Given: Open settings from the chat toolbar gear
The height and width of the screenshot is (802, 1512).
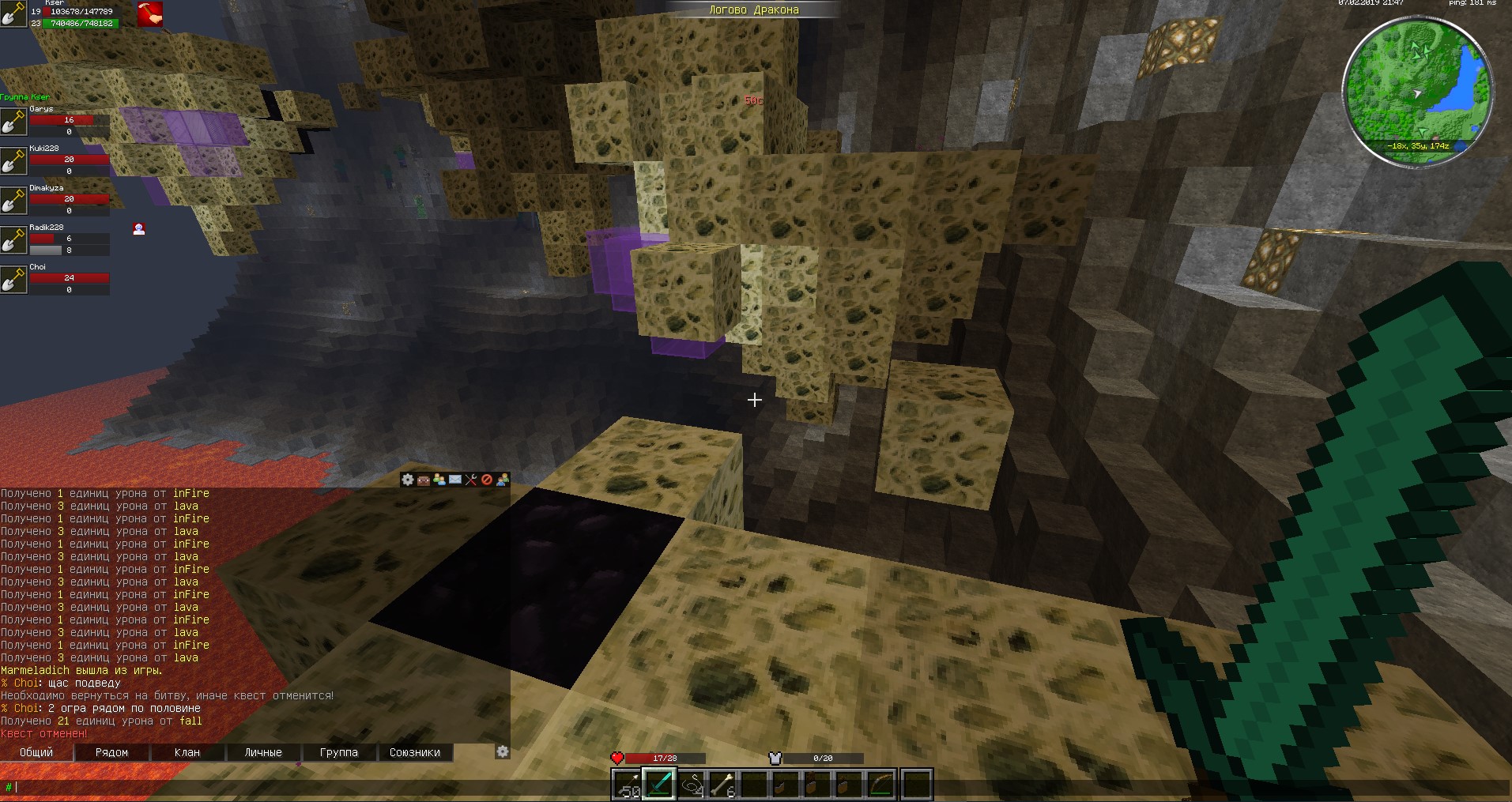Looking at the screenshot, I should click(408, 480).
